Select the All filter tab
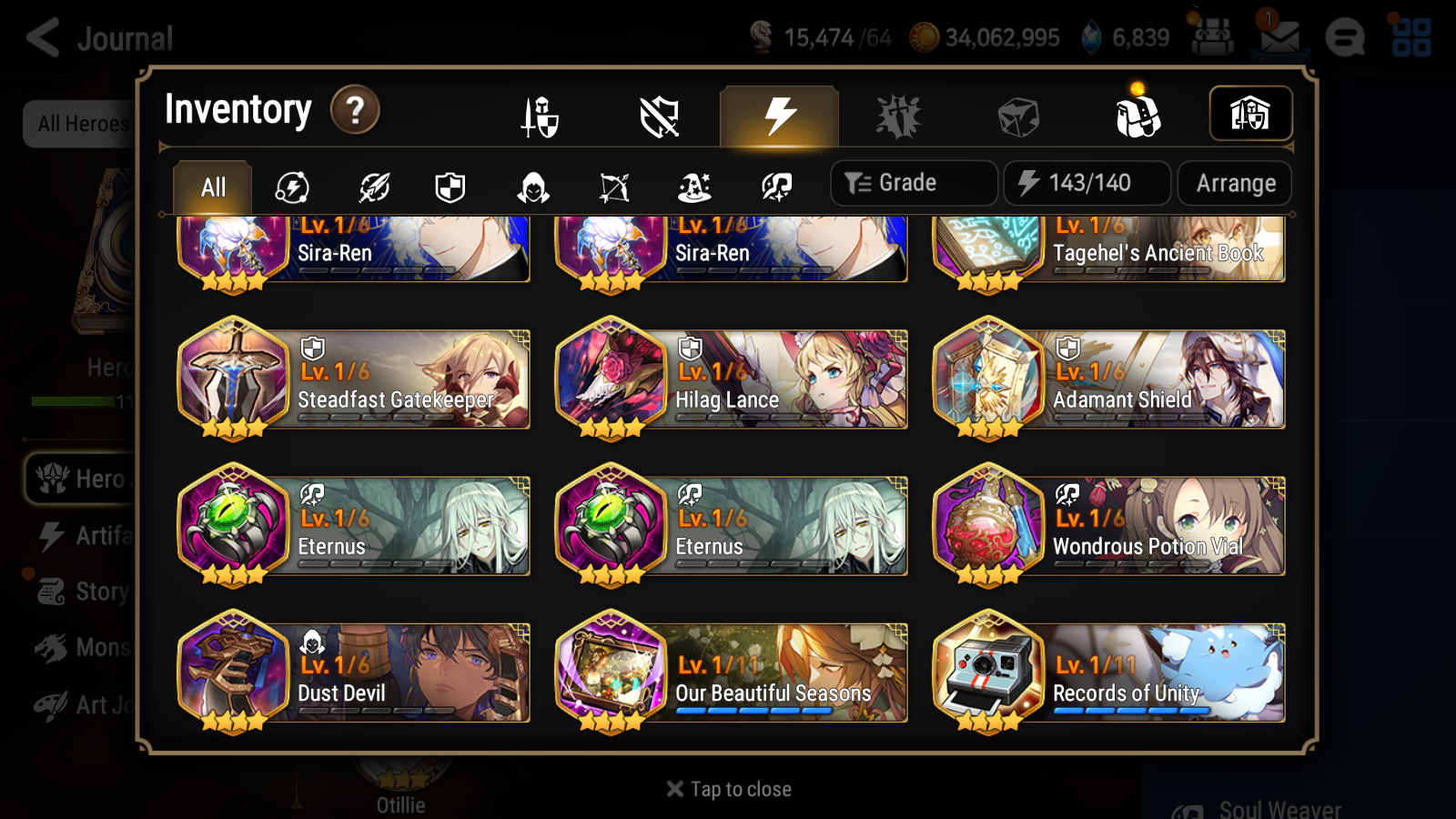Screen dimensions: 1456x819 [x=211, y=187]
